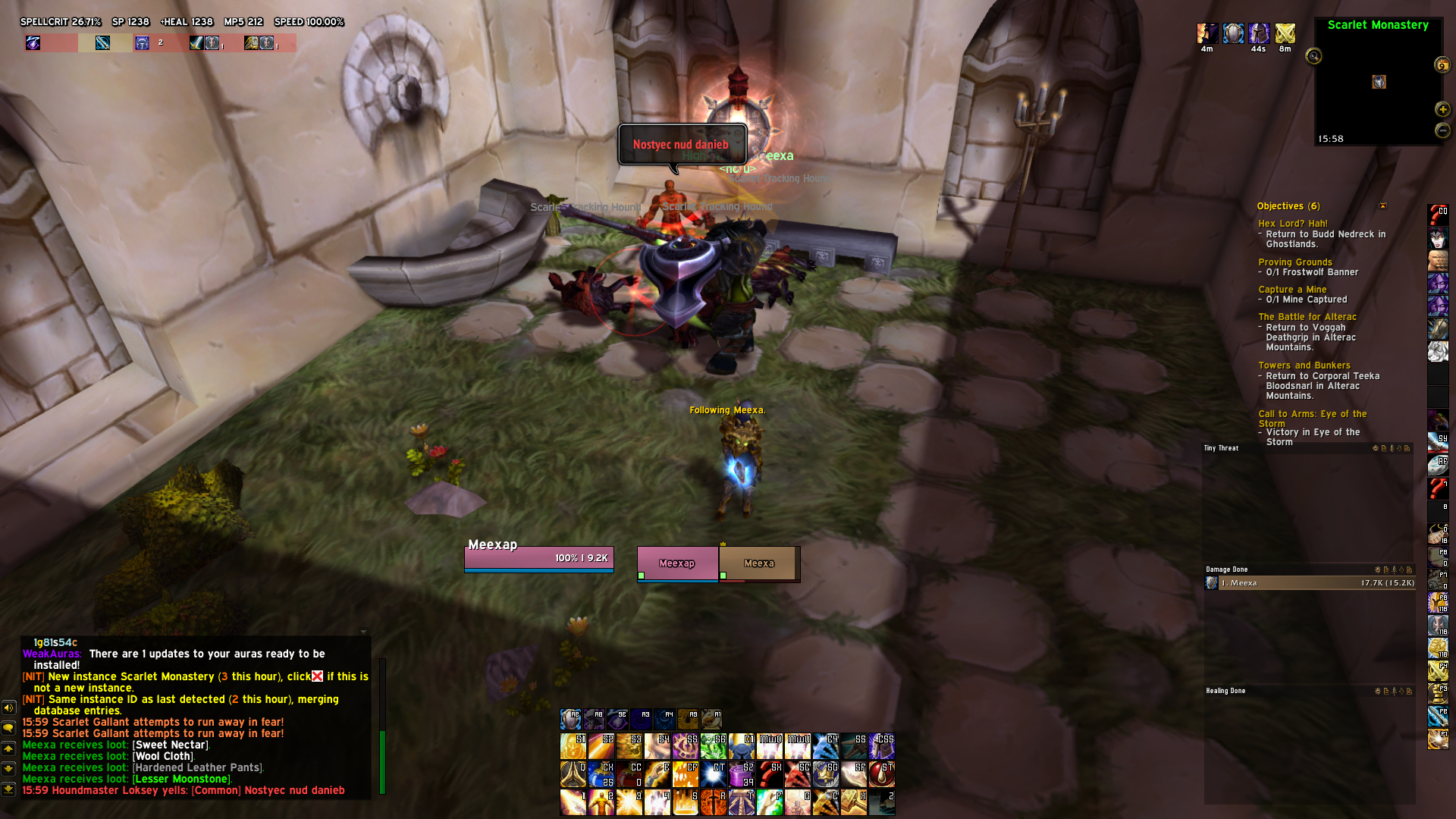
Task: Activate the praying hands ability
Action: tap(573, 775)
